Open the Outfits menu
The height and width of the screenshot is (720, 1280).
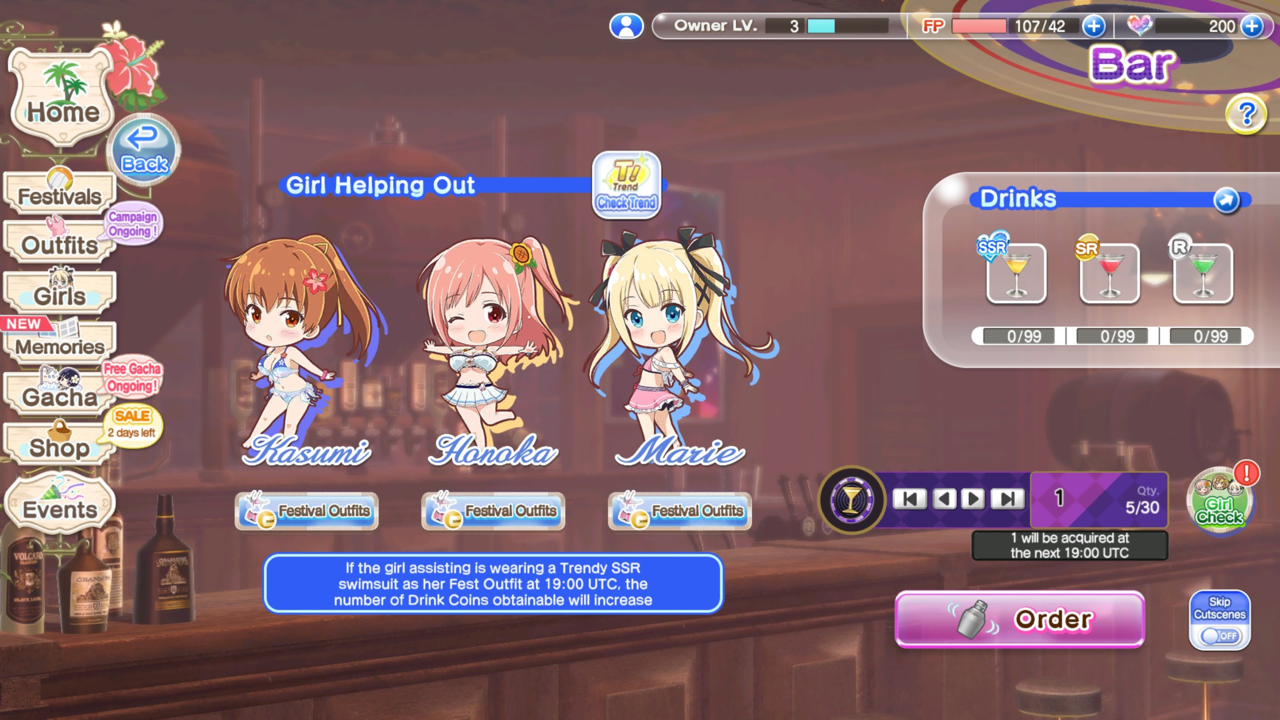pos(60,244)
